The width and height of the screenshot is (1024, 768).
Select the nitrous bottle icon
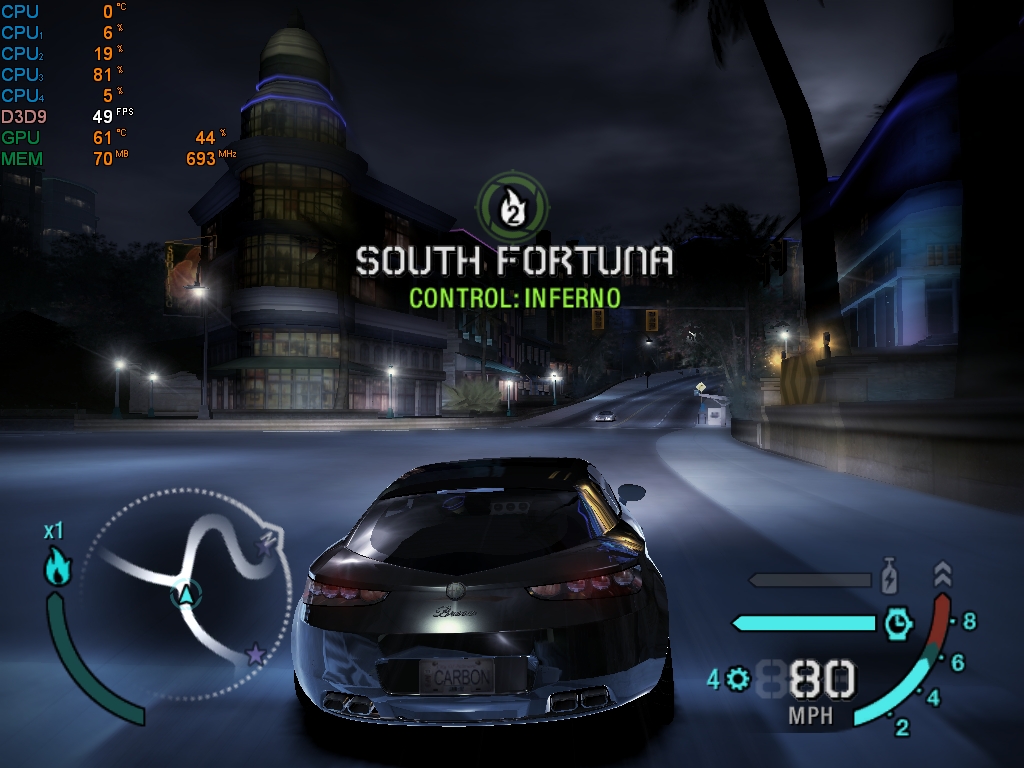coord(888,579)
